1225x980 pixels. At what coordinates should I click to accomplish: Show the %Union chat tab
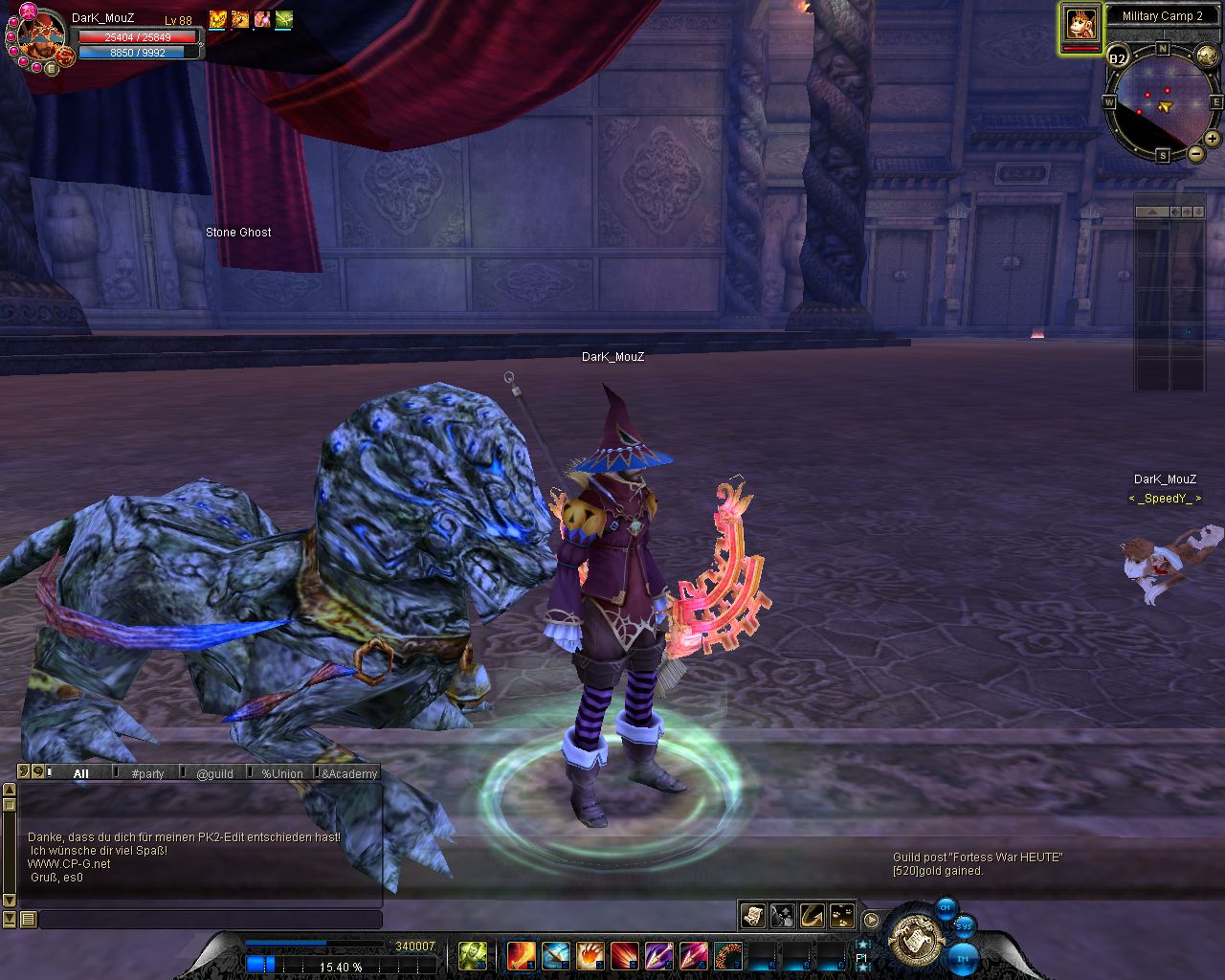[x=282, y=773]
